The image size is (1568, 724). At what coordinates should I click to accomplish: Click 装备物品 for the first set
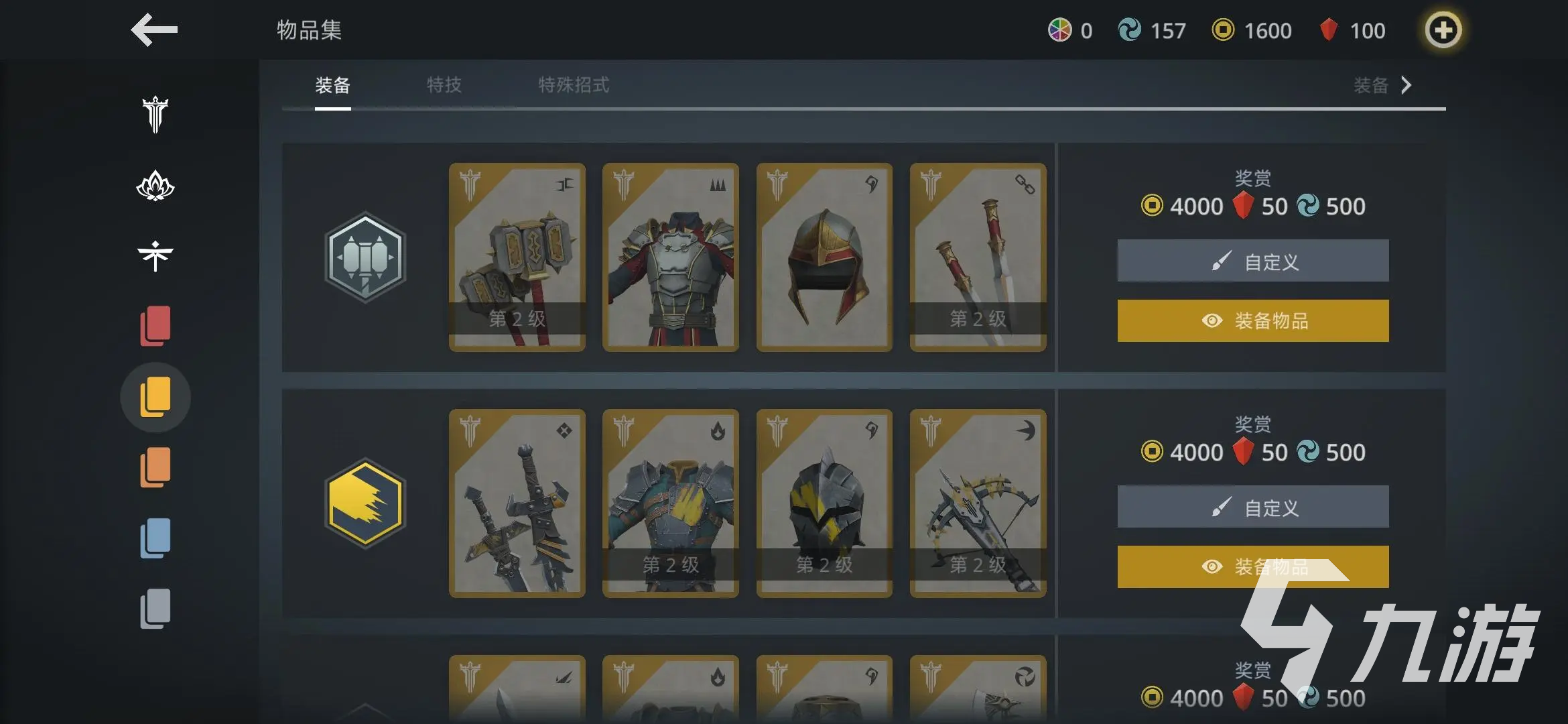1253,321
